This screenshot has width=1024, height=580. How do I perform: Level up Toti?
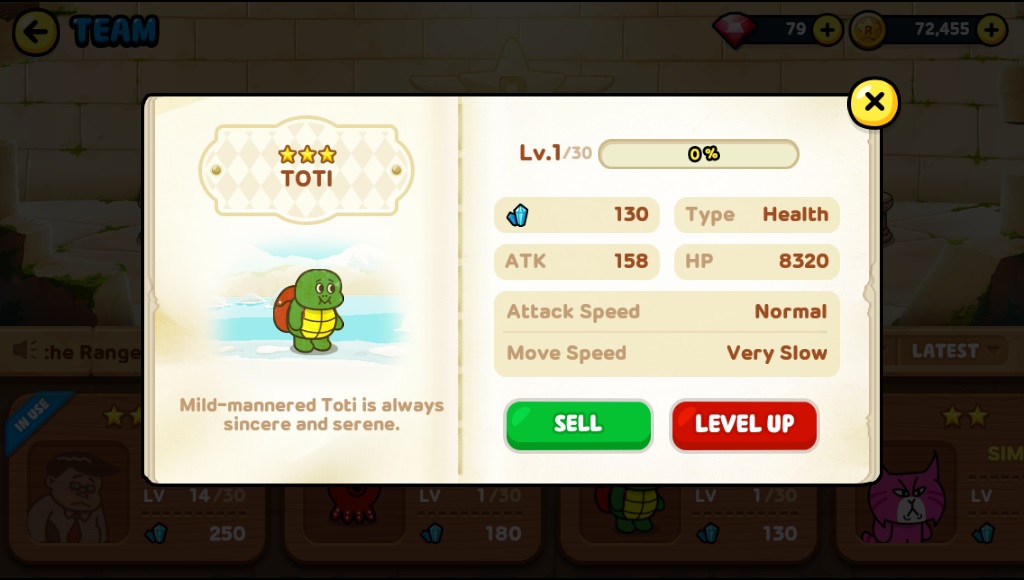(744, 424)
